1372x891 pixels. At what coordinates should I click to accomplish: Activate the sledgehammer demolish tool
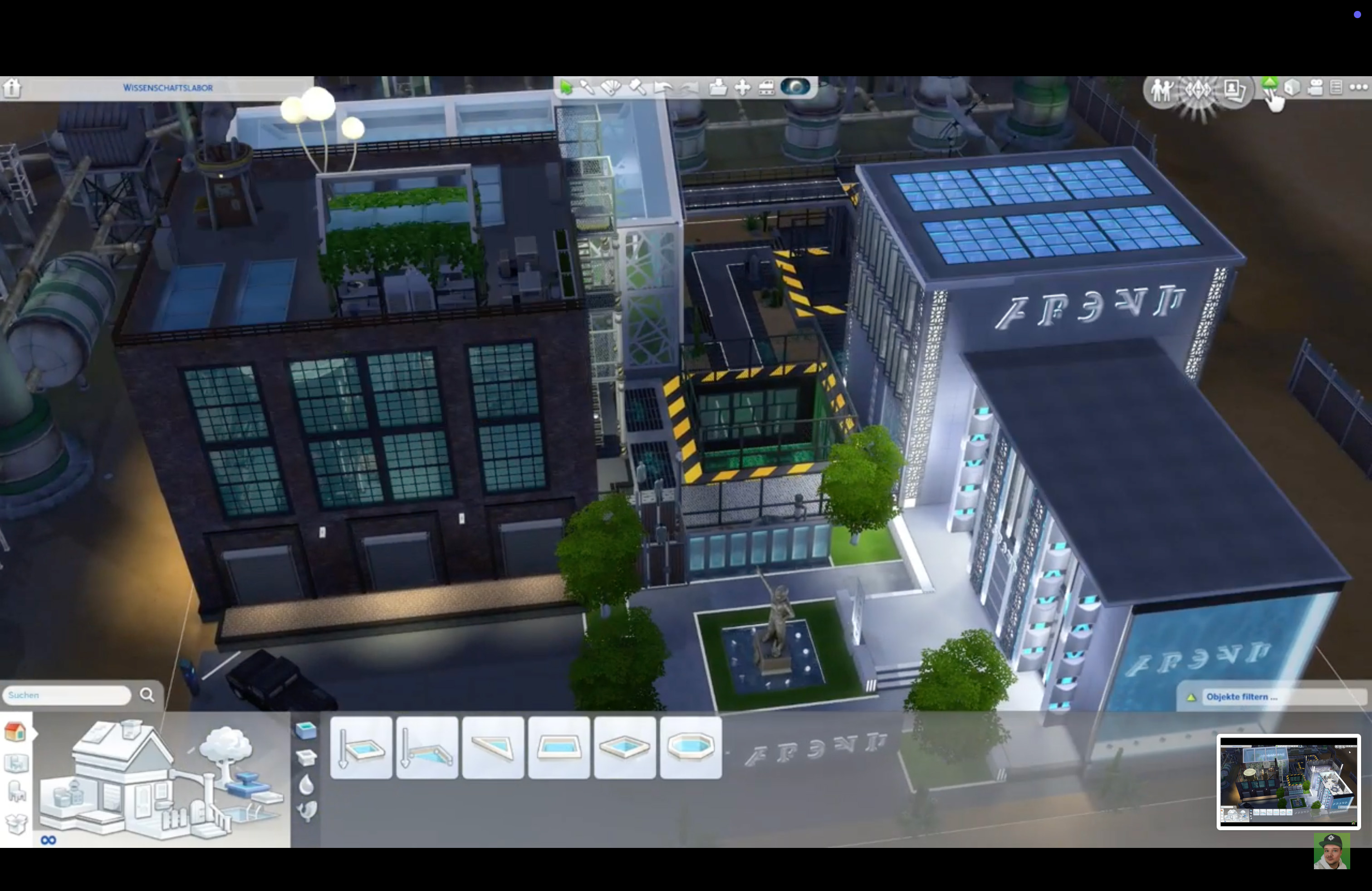[637, 88]
